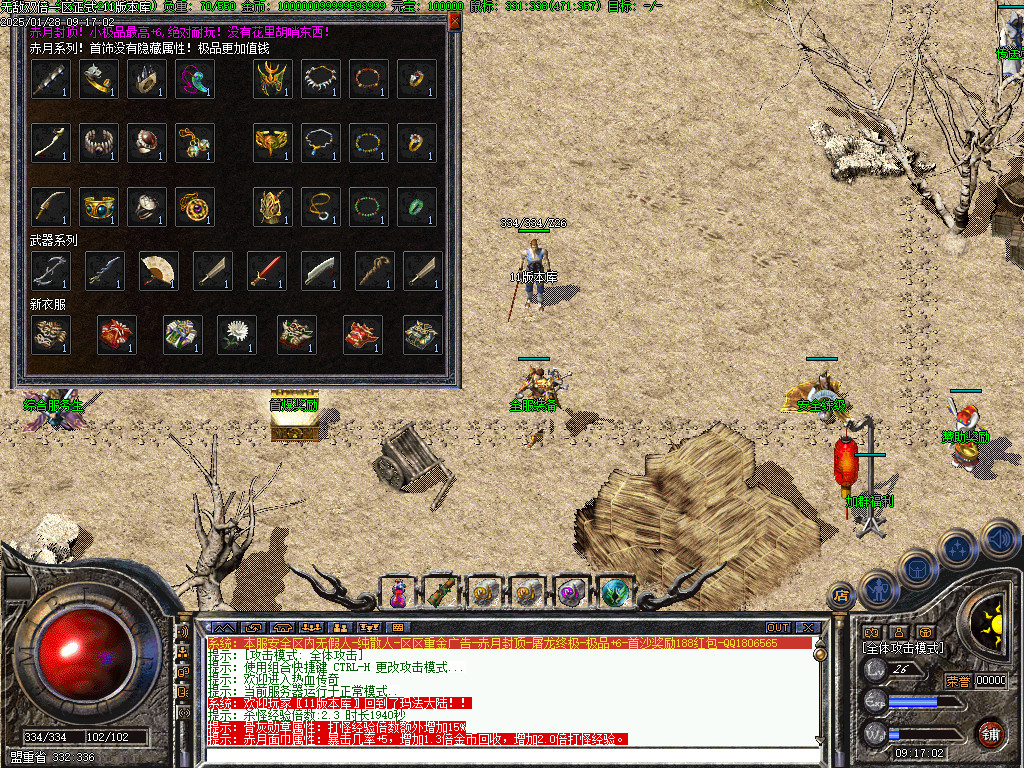The width and height of the screenshot is (1024, 768).
Task: Pick the red sword in weapon series
Action: 267,270
